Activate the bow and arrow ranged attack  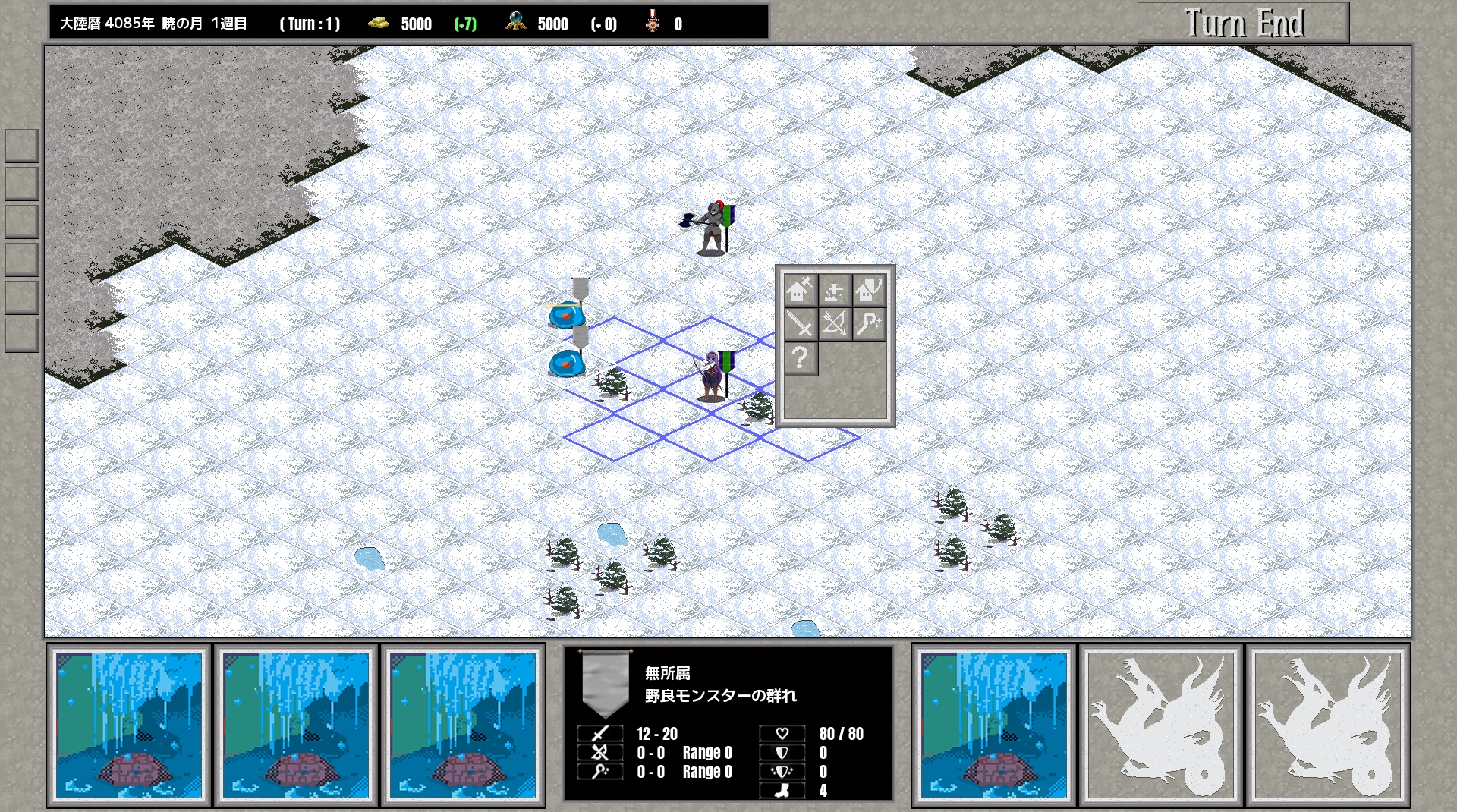click(834, 324)
